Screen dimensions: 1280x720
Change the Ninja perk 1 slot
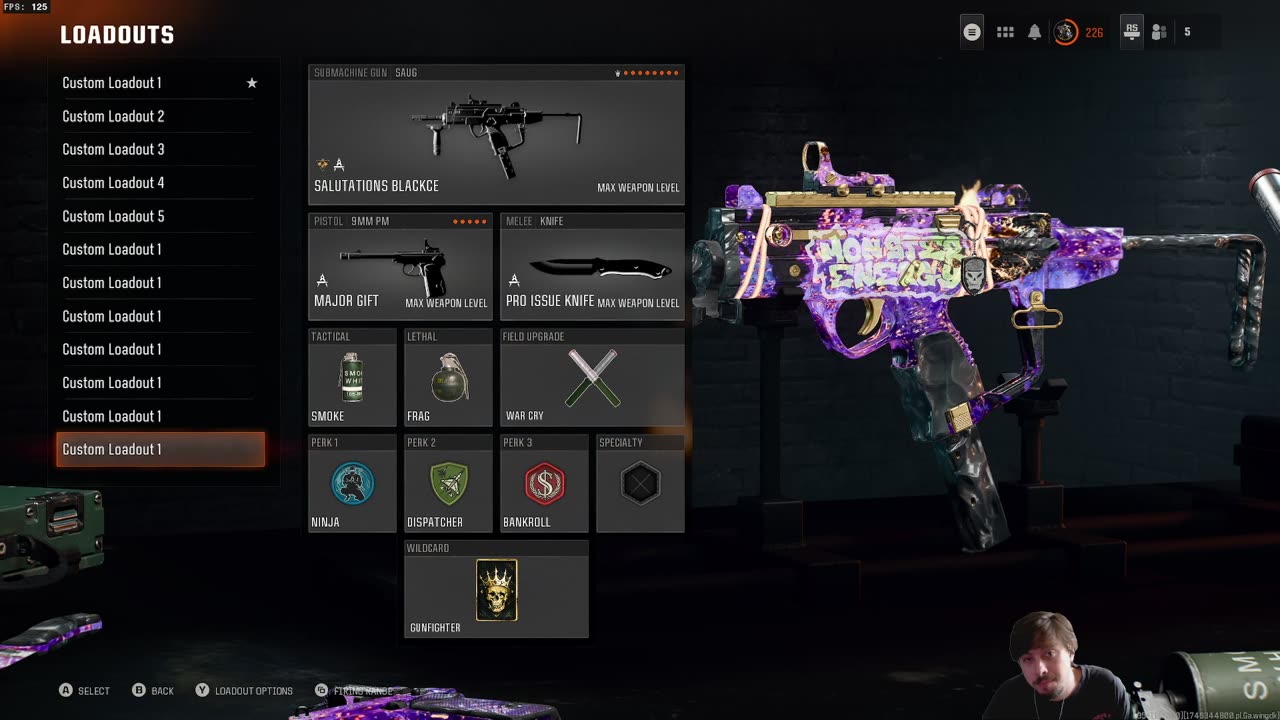[x=352, y=484]
